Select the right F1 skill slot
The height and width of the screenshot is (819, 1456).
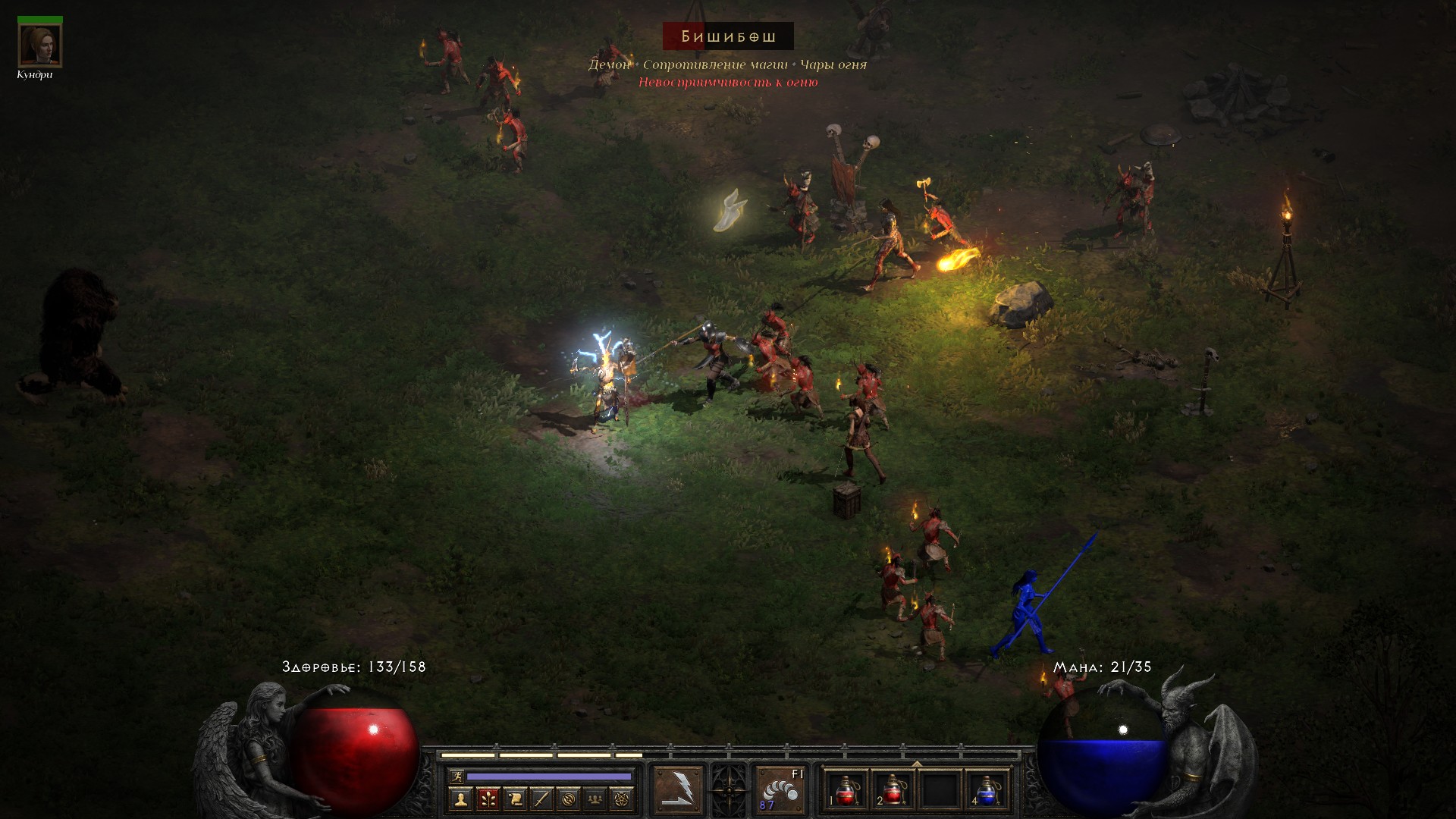(780, 790)
